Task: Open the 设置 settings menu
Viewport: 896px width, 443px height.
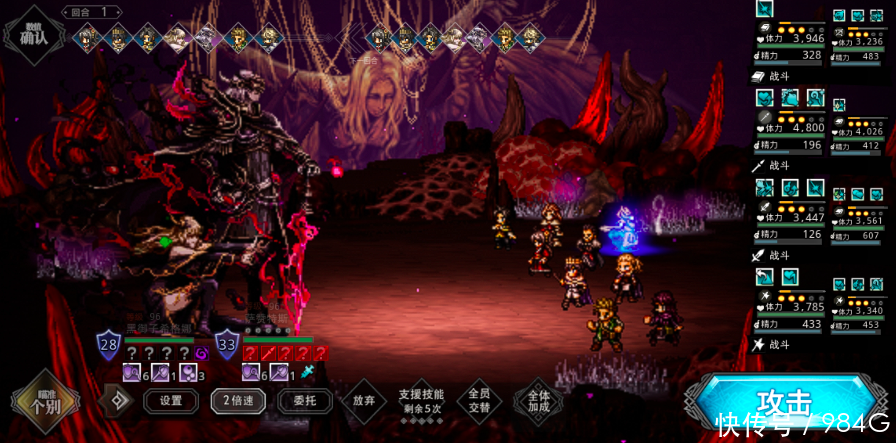Action: [x=171, y=401]
